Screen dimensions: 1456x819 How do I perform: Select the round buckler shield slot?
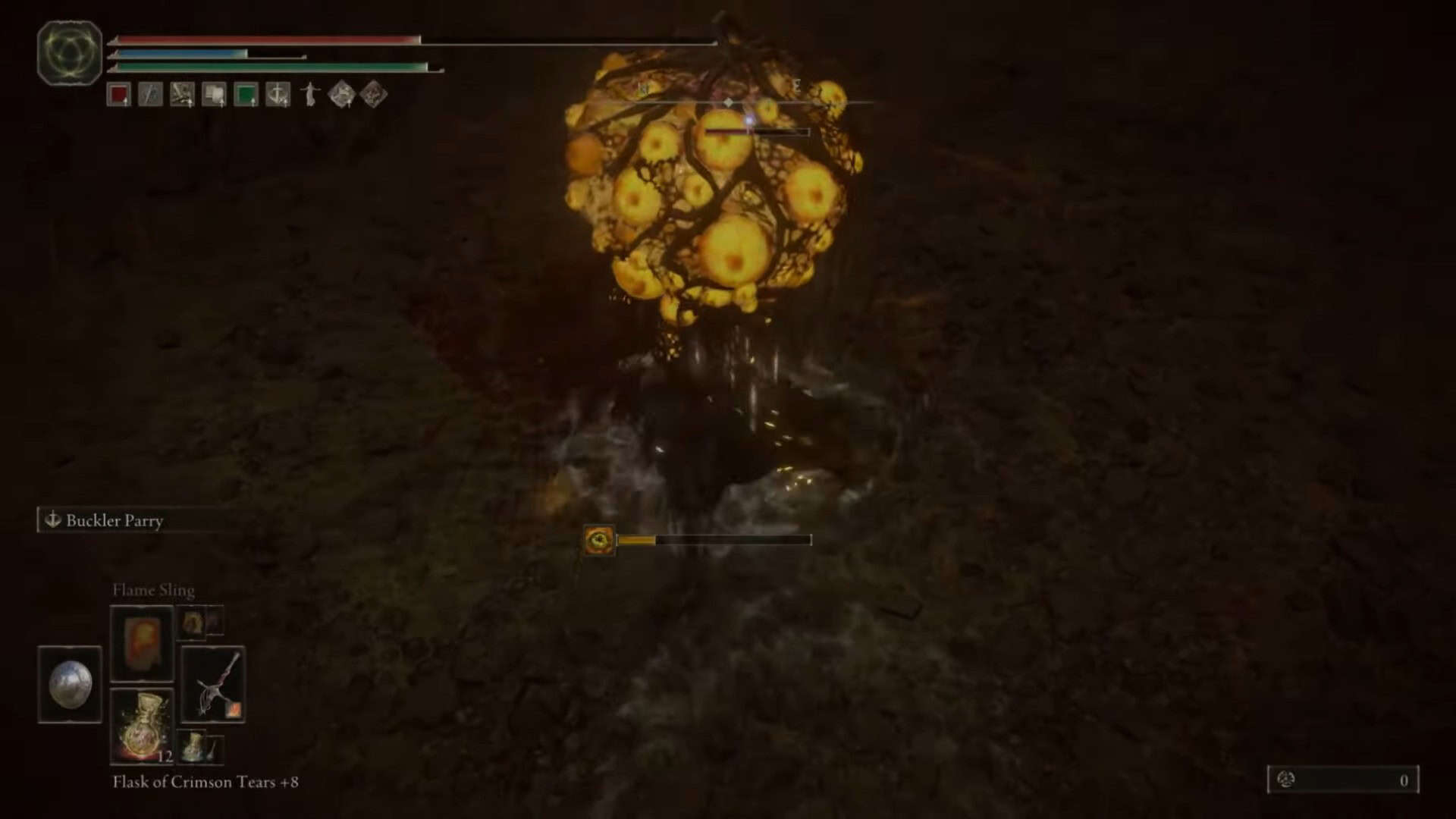(70, 684)
